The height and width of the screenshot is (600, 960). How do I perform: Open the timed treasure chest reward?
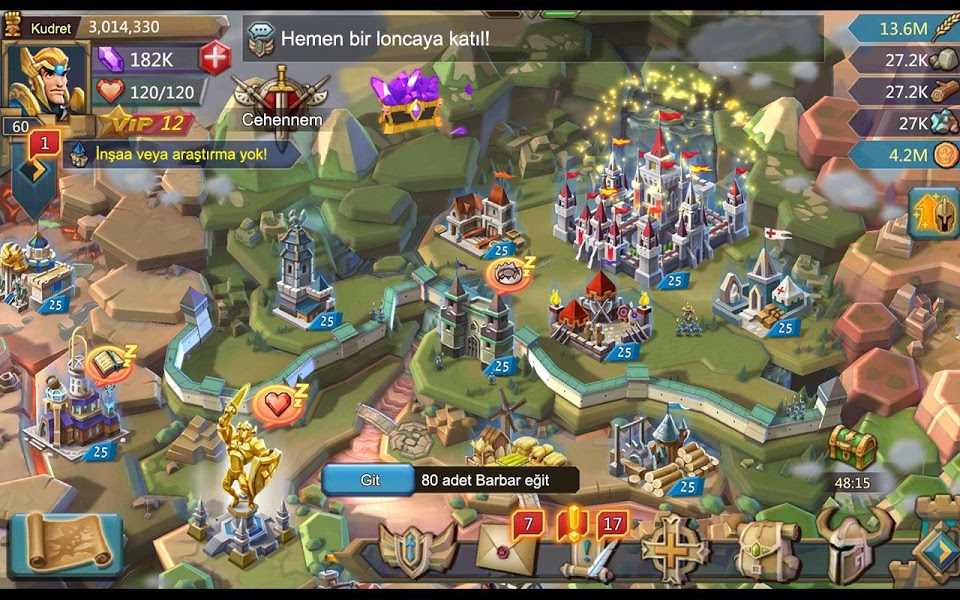[852, 450]
